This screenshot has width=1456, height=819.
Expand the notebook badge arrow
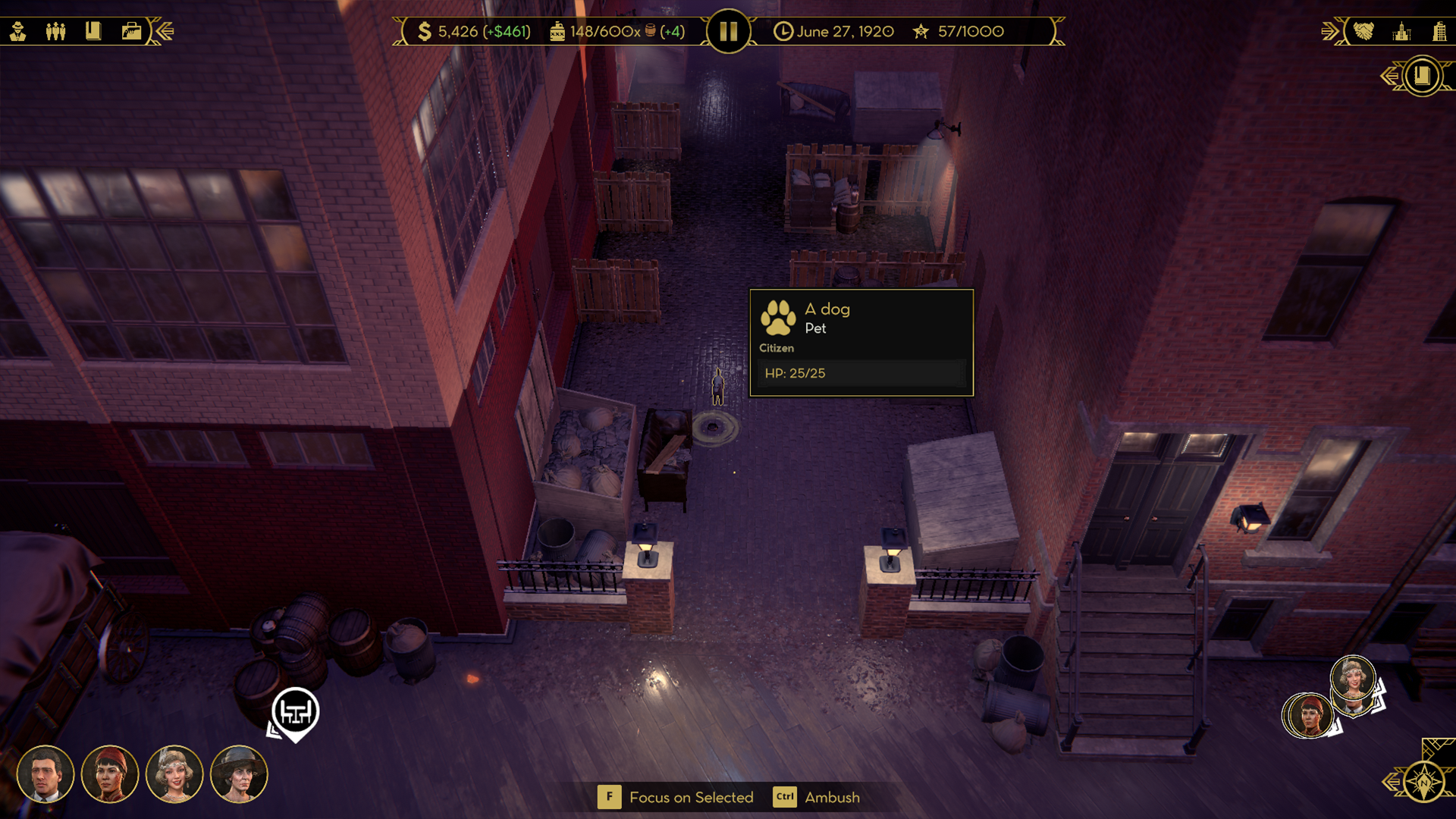(x=1391, y=76)
